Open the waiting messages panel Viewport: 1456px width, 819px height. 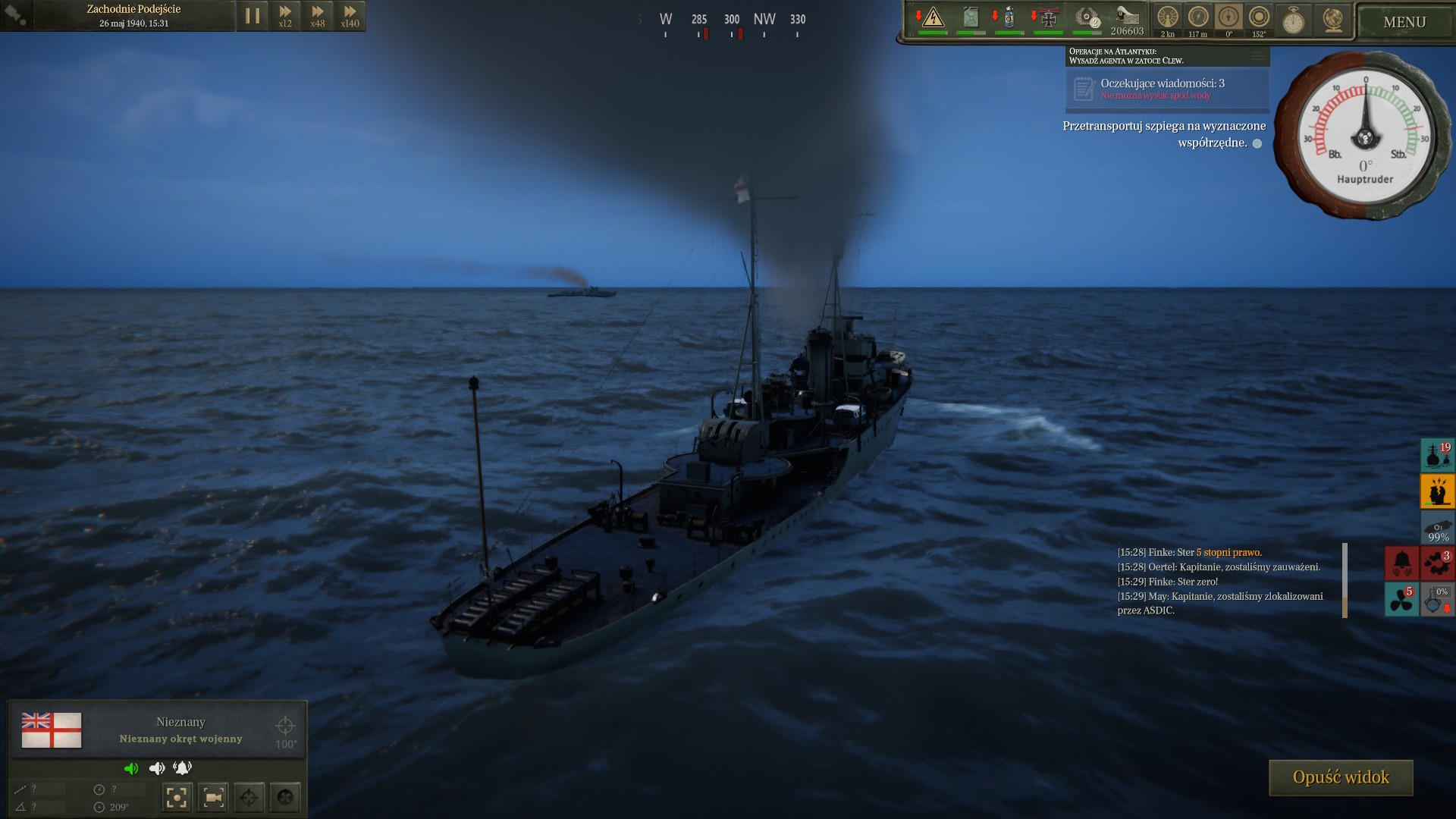click(x=1167, y=89)
